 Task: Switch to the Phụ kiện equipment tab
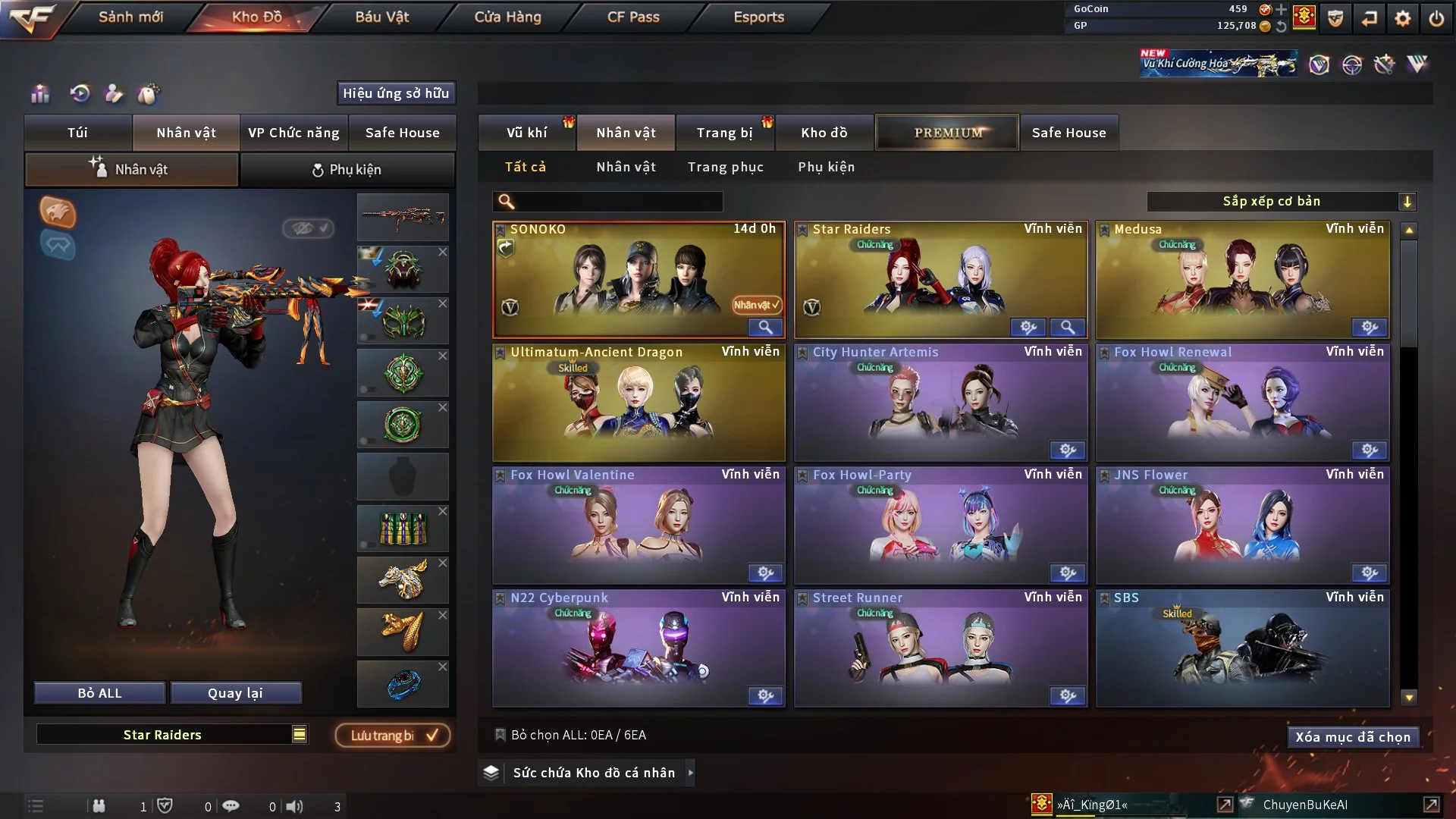click(347, 170)
